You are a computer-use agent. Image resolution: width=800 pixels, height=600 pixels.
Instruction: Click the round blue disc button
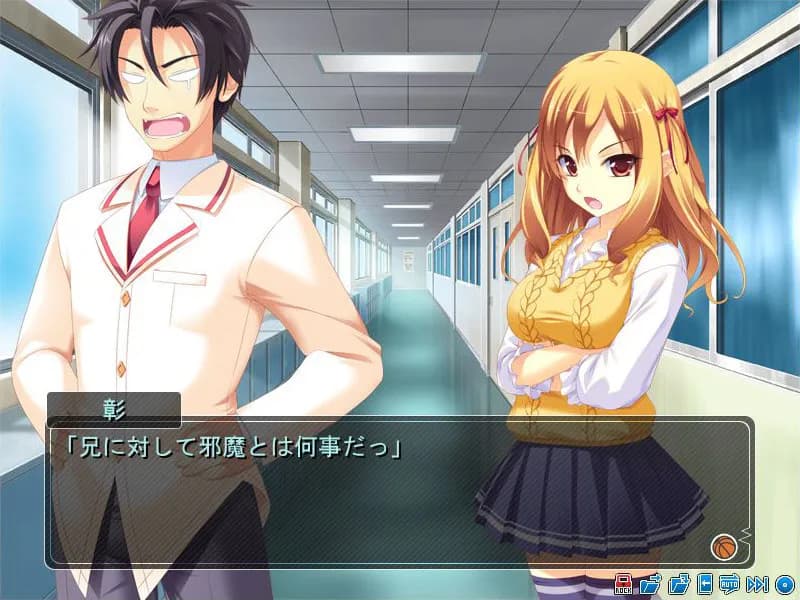click(784, 584)
